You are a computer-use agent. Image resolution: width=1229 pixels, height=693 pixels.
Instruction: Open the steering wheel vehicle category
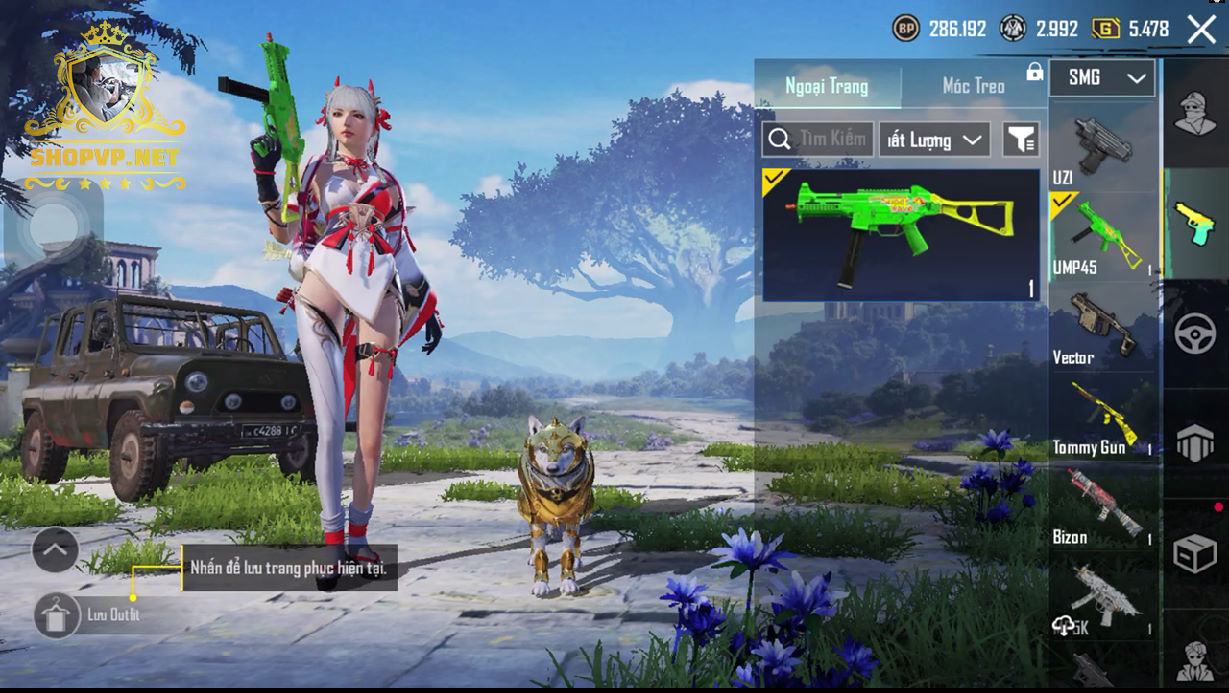pyautogui.click(x=1194, y=334)
